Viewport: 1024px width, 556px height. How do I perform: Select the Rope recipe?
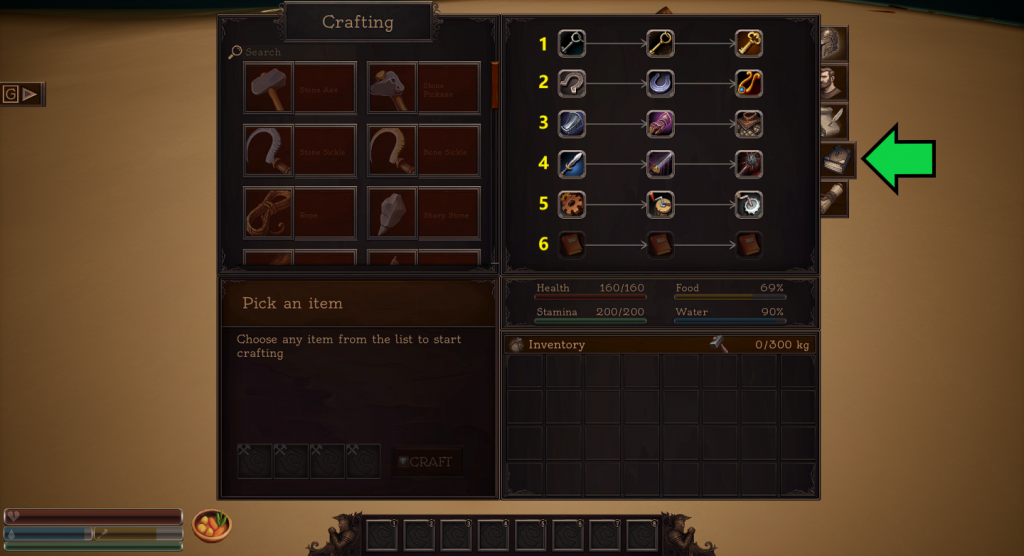tap(299, 214)
